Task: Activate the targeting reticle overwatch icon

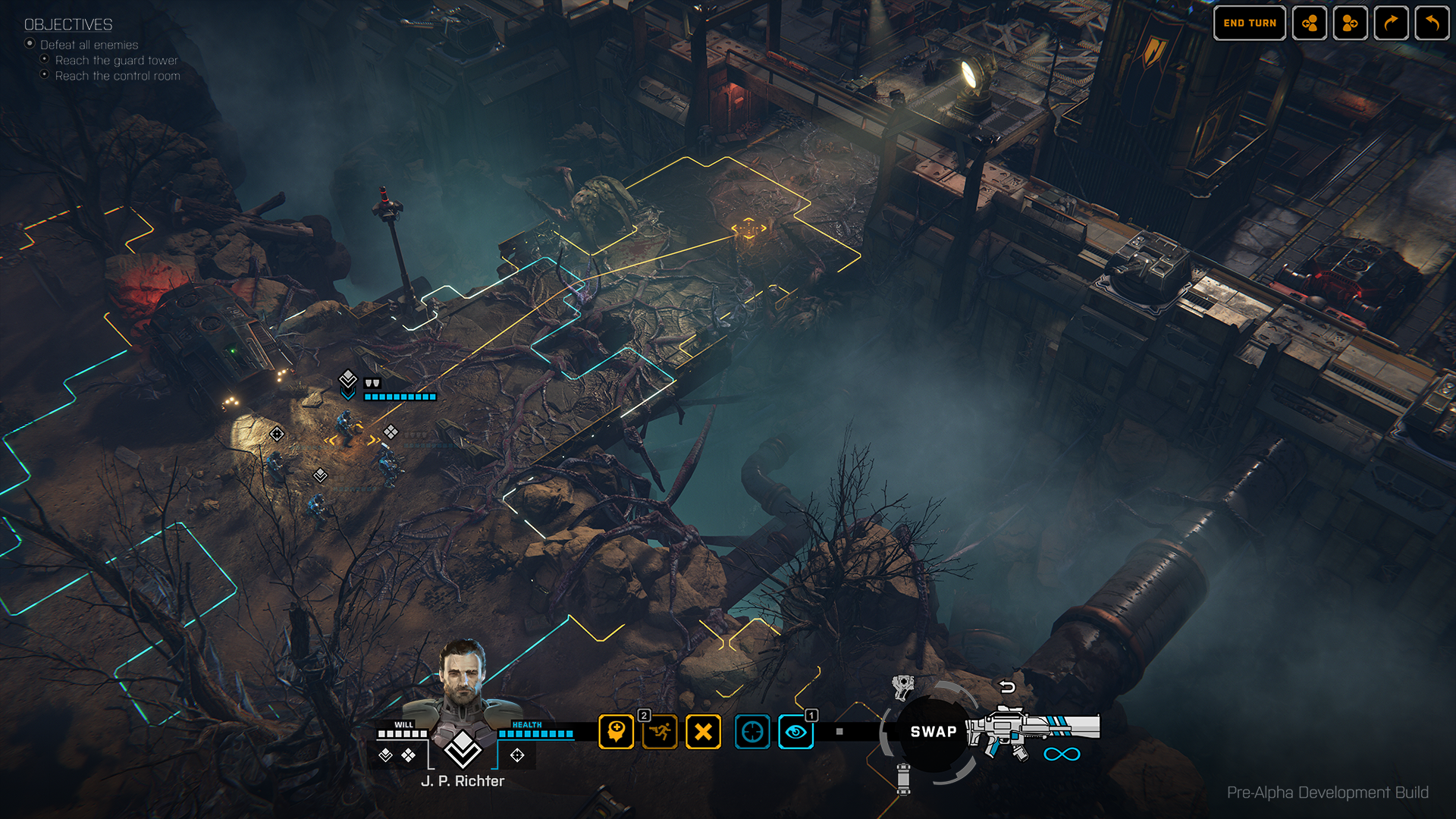Action: 752,732
